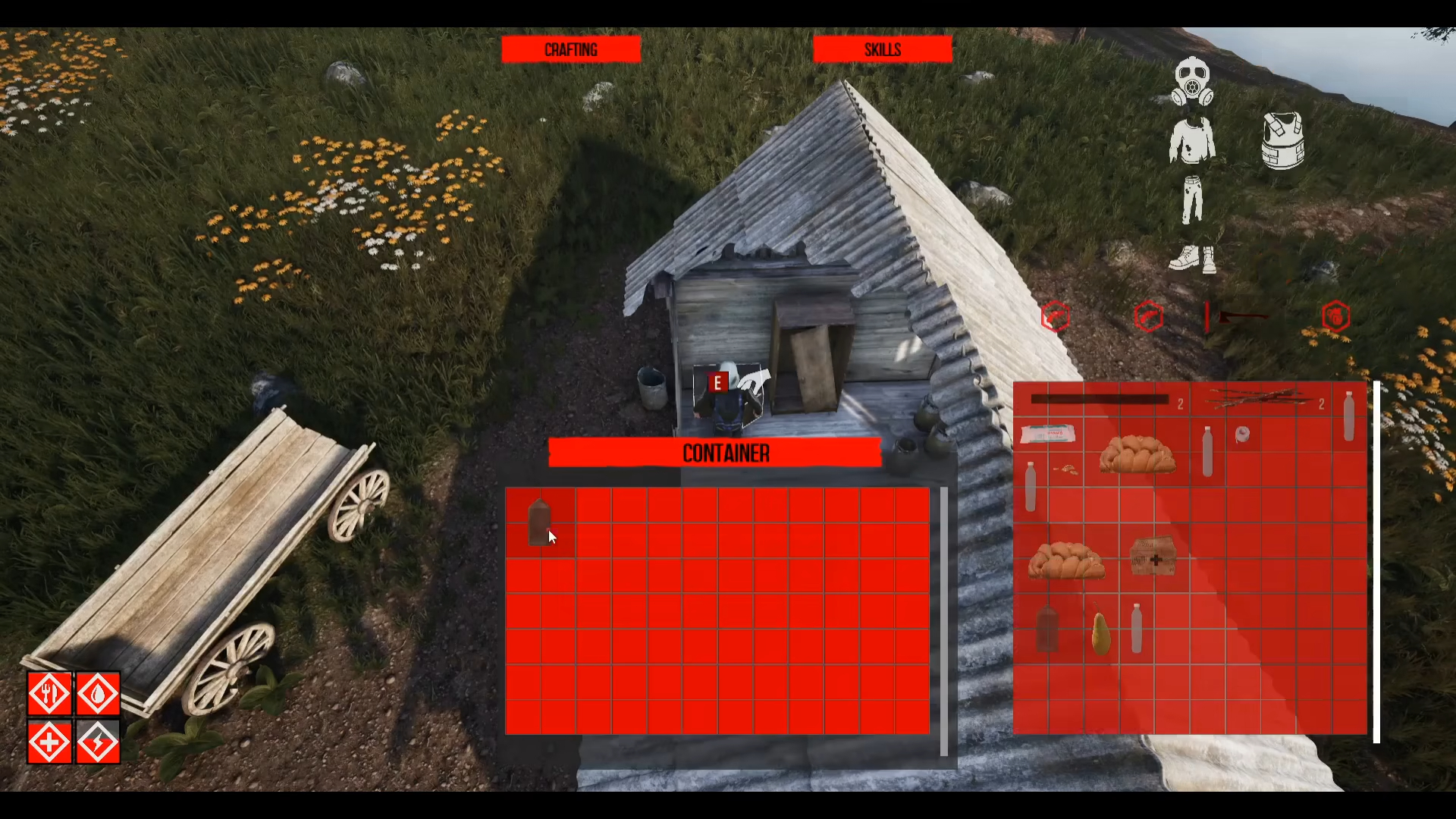
Task: Pick the first aid kit with cross
Action: click(1153, 557)
